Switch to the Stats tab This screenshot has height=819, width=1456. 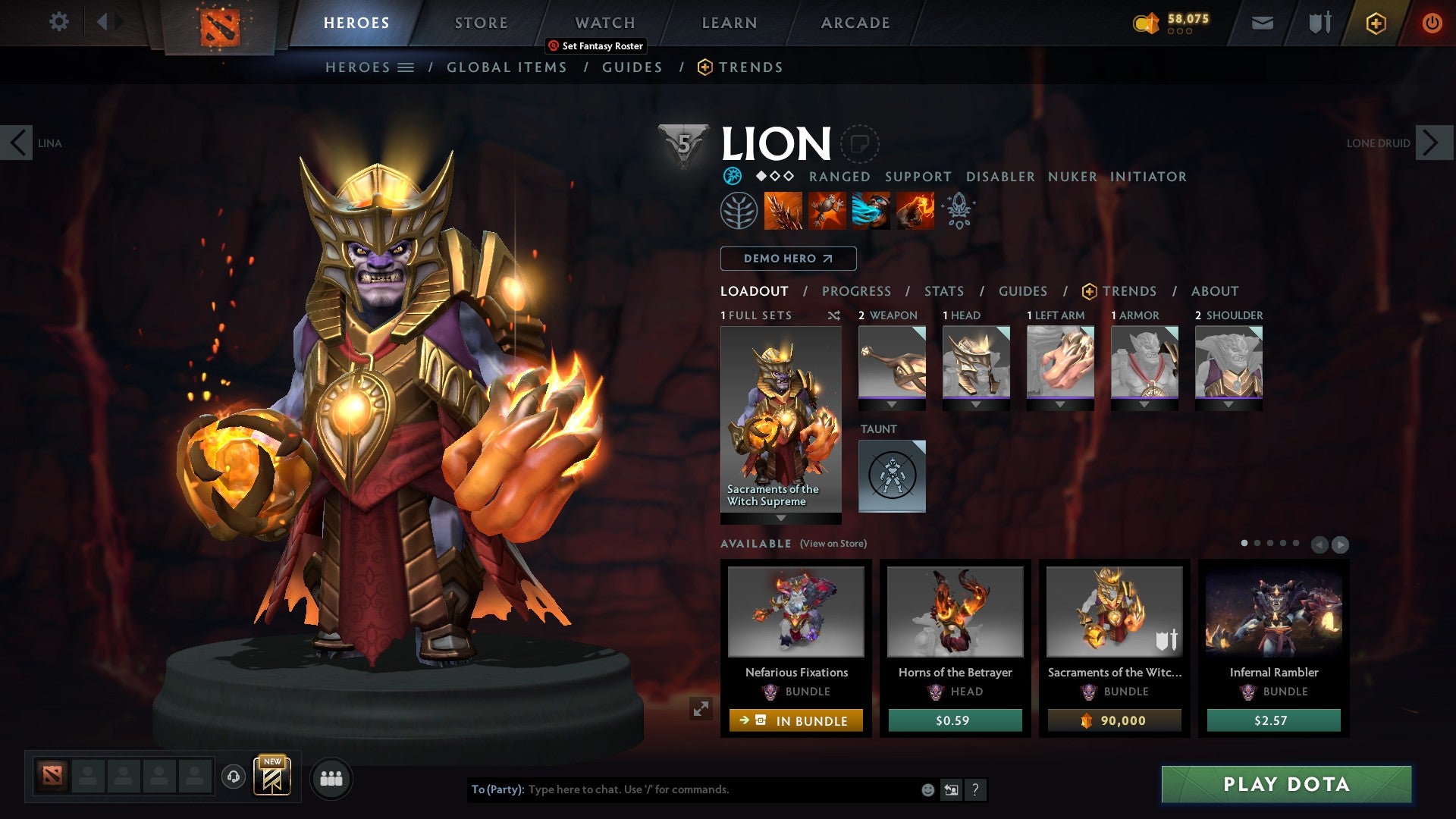943,291
